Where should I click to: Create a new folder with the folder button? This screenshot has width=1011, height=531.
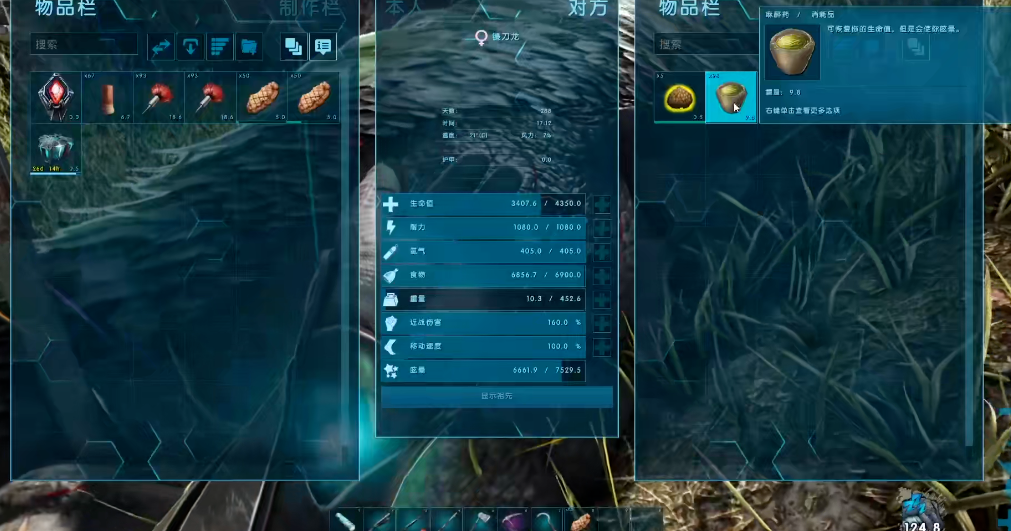pos(249,46)
